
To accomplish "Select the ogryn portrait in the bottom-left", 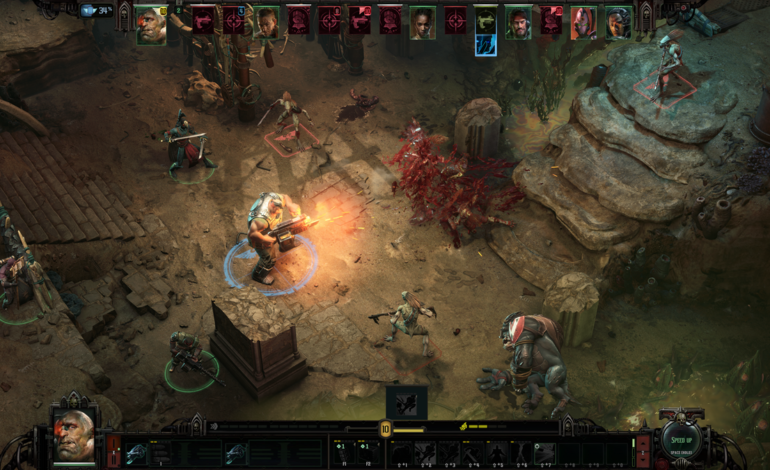I will click(x=73, y=435).
